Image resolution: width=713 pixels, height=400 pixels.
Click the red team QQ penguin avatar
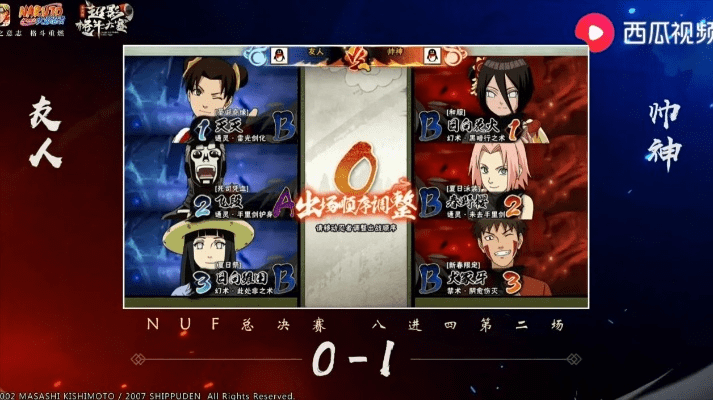(x=431, y=54)
